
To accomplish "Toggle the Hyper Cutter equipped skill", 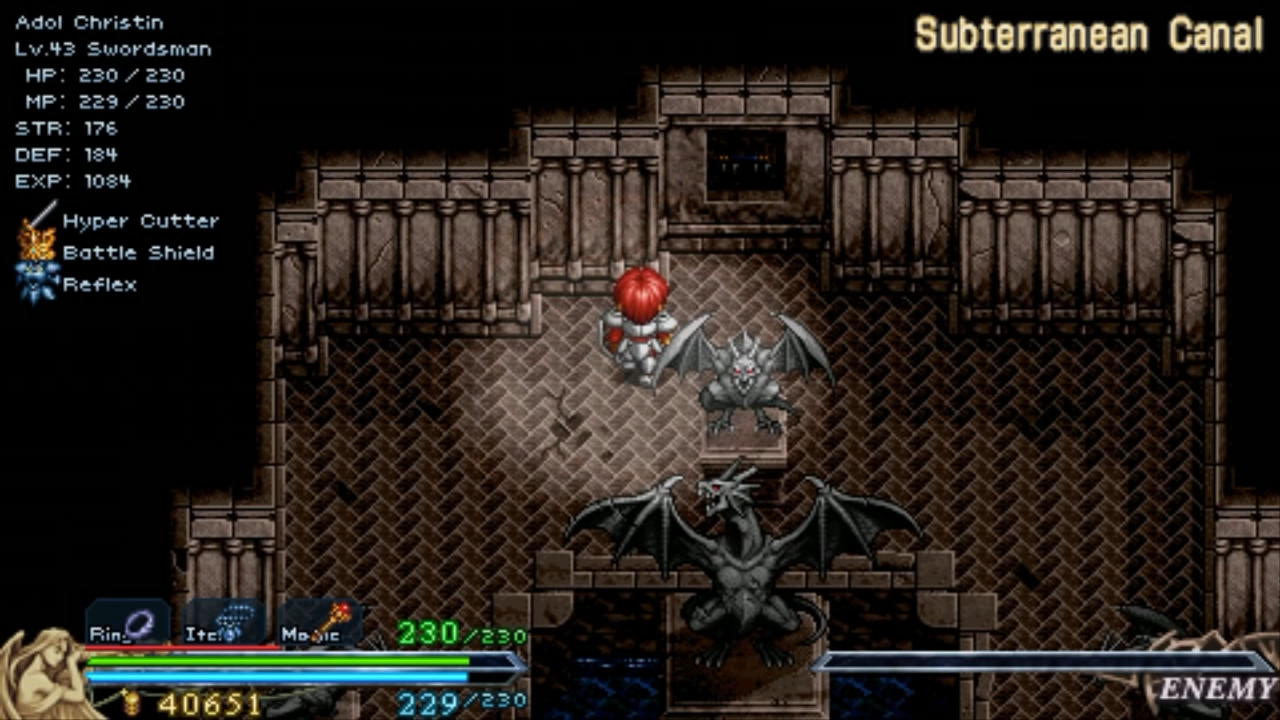I will [x=140, y=221].
